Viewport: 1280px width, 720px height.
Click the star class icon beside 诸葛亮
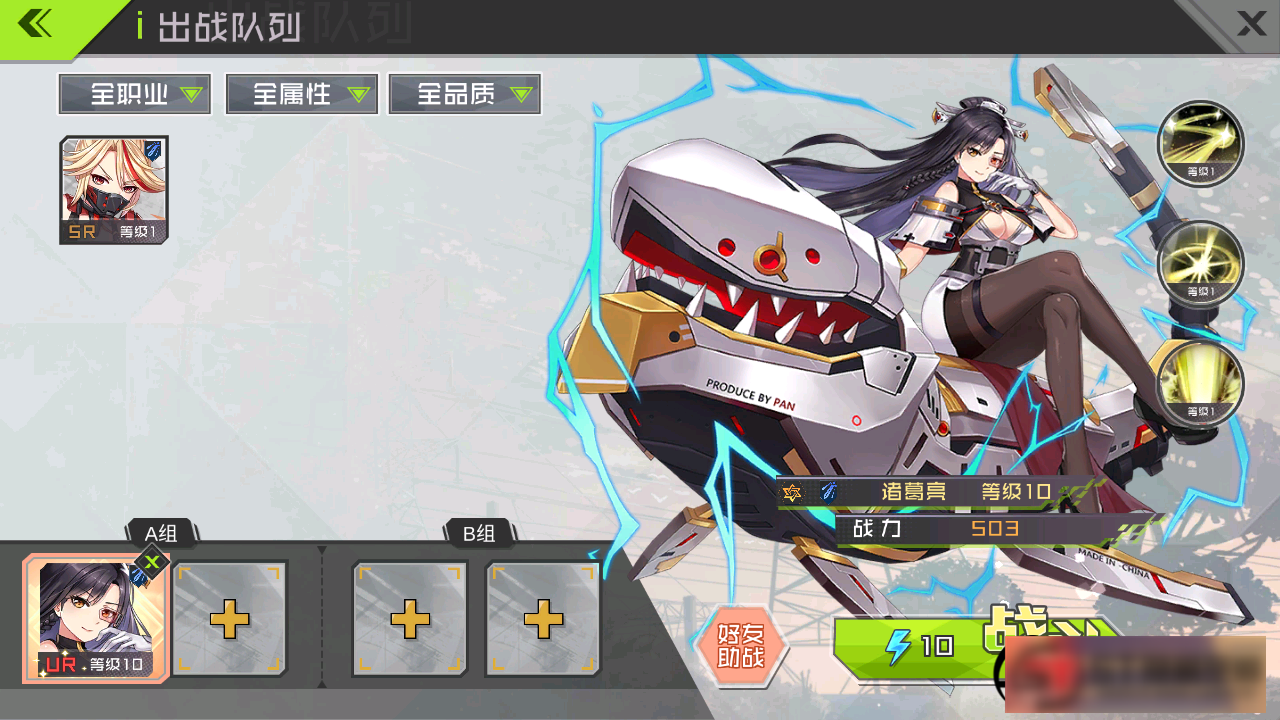(793, 492)
